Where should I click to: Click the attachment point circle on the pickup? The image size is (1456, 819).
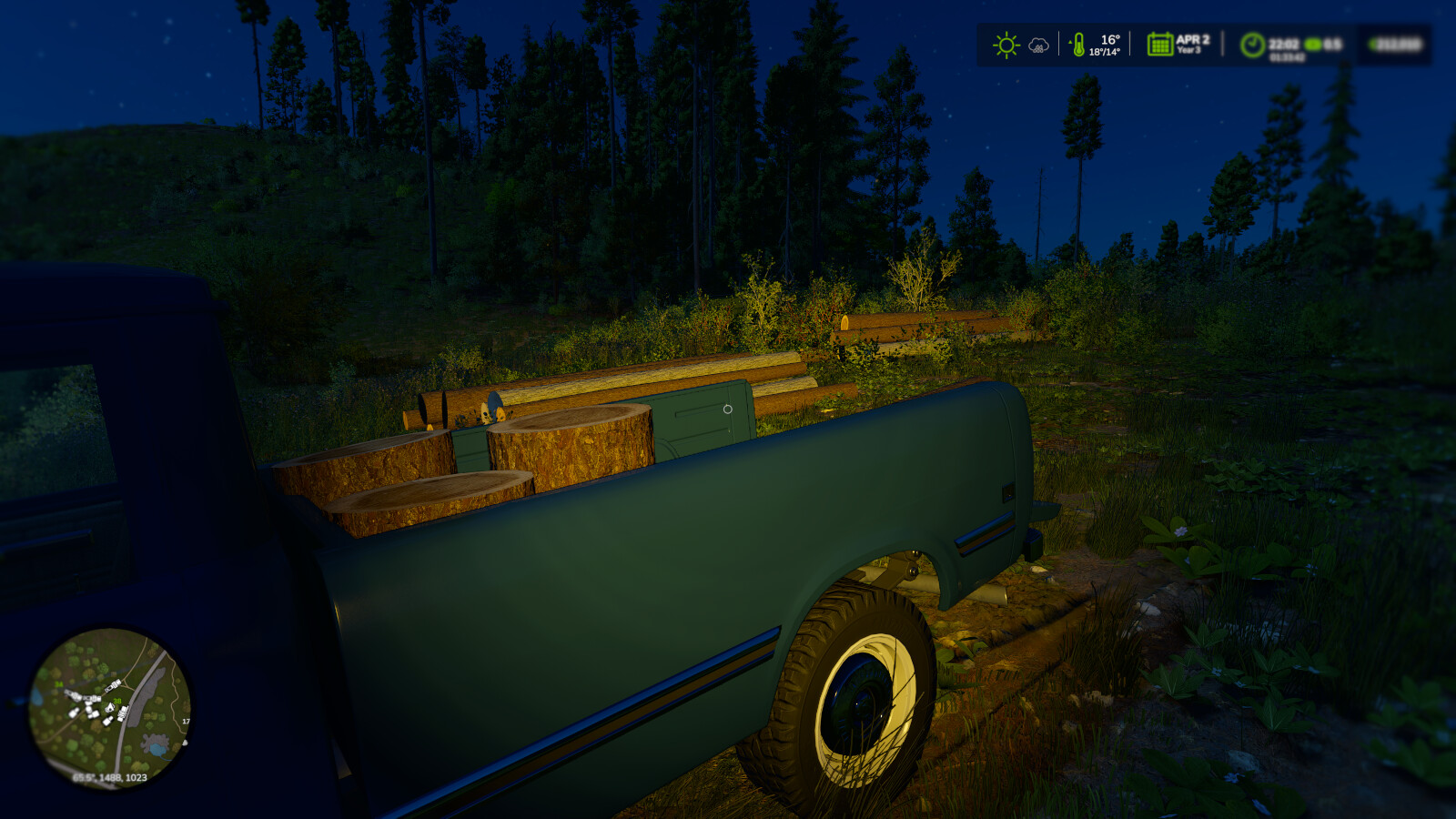point(727,409)
